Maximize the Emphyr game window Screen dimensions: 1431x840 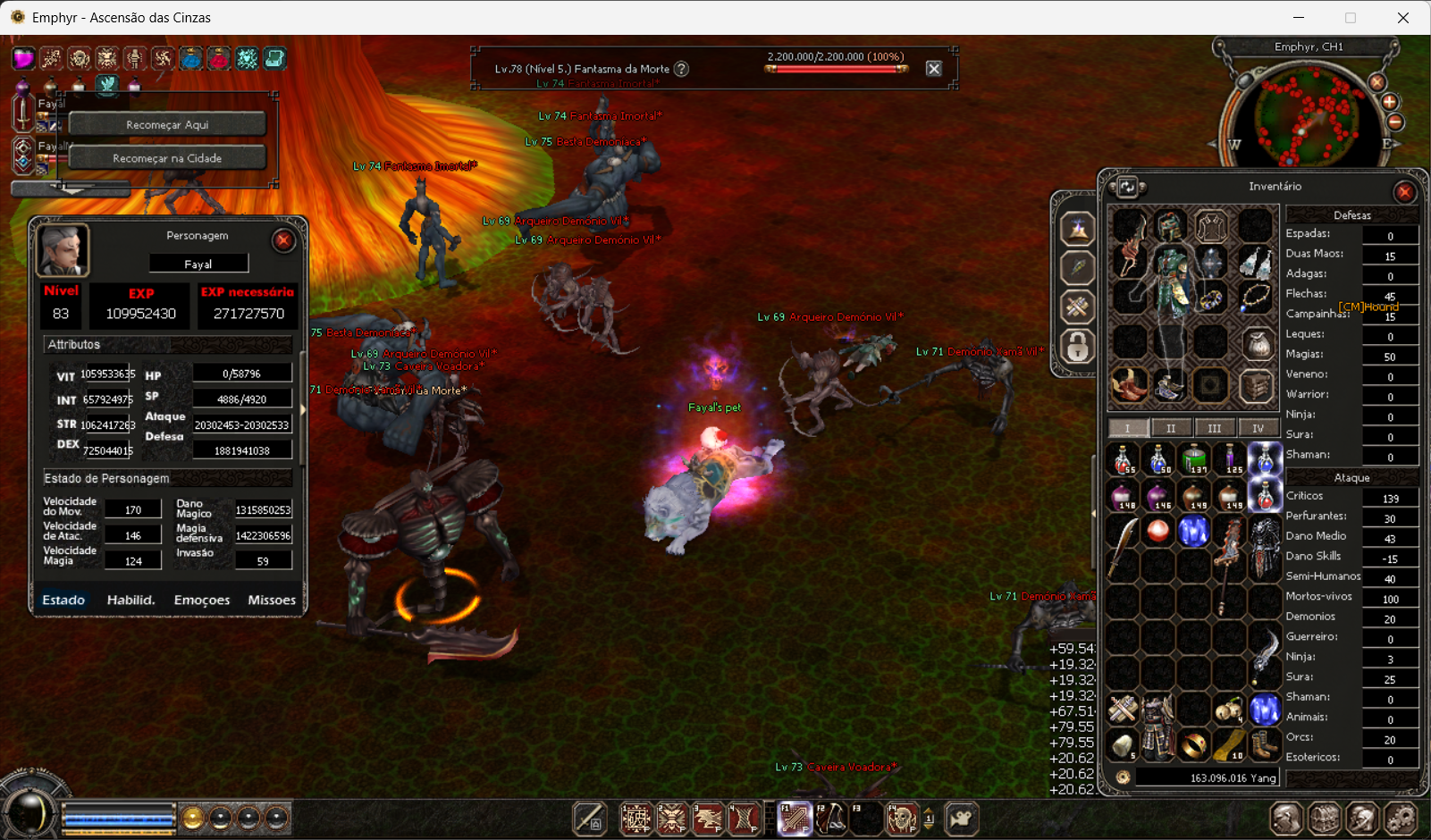coord(1351,18)
